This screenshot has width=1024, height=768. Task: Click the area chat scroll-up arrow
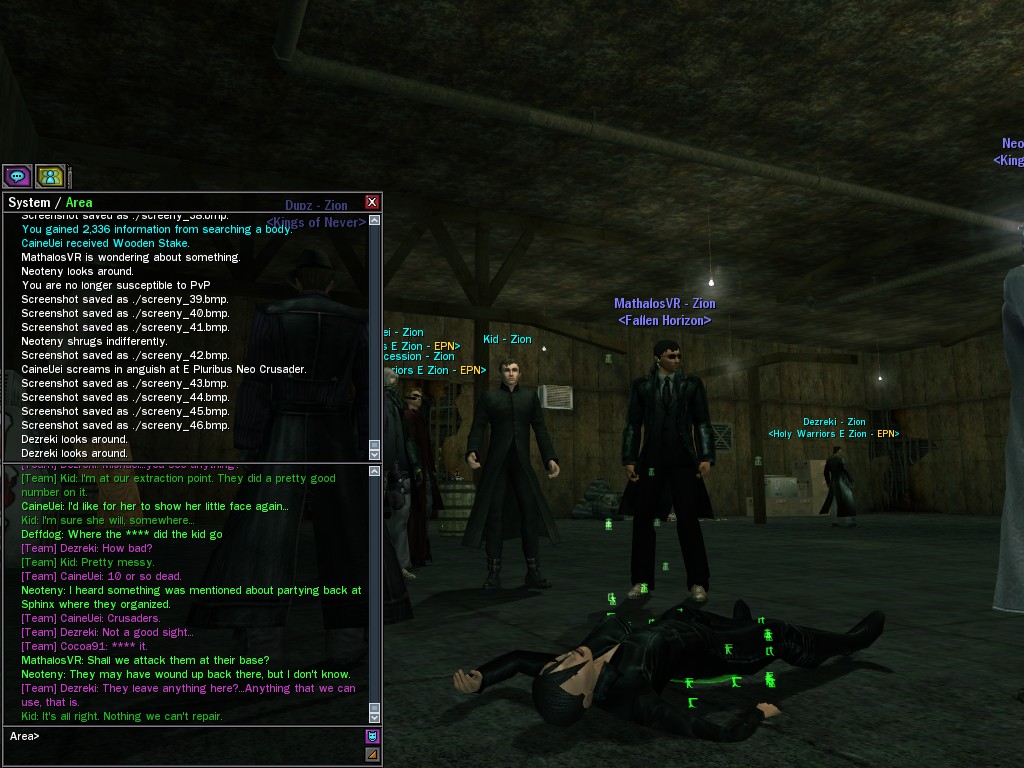pyautogui.click(x=375, y=469)
